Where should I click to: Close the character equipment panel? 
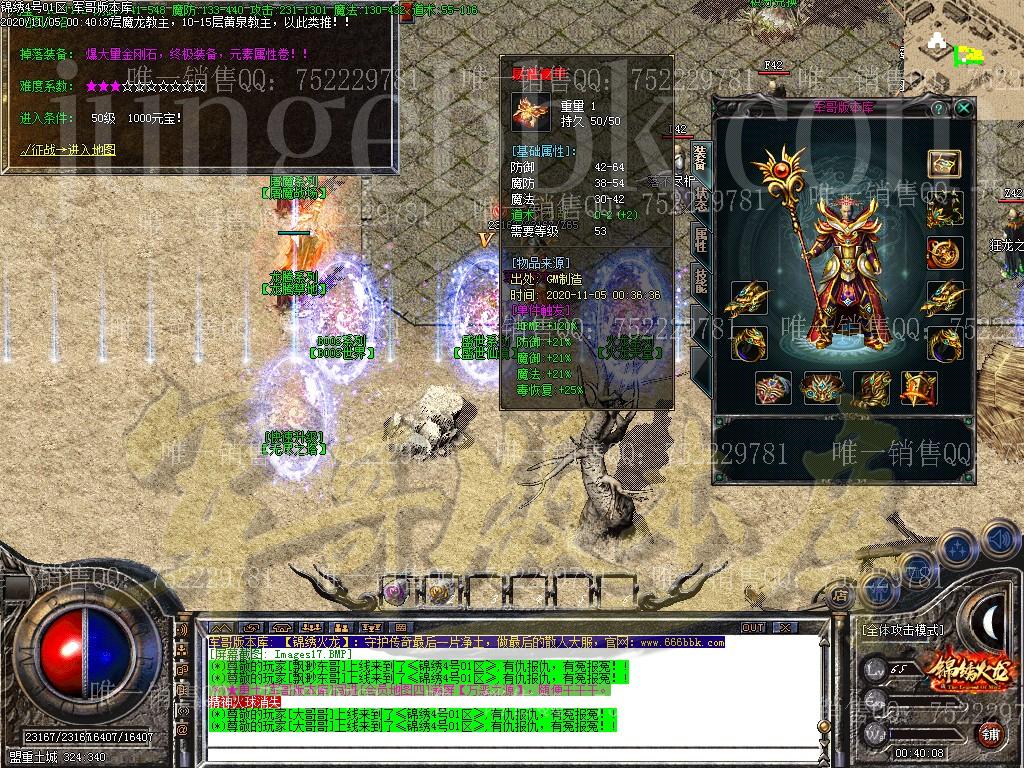point(963,107)
